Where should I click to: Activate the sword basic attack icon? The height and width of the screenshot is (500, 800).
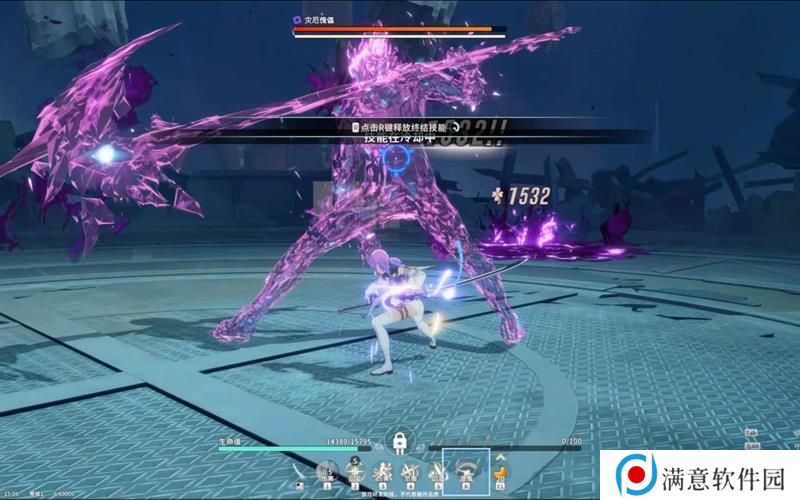(300, 473)
